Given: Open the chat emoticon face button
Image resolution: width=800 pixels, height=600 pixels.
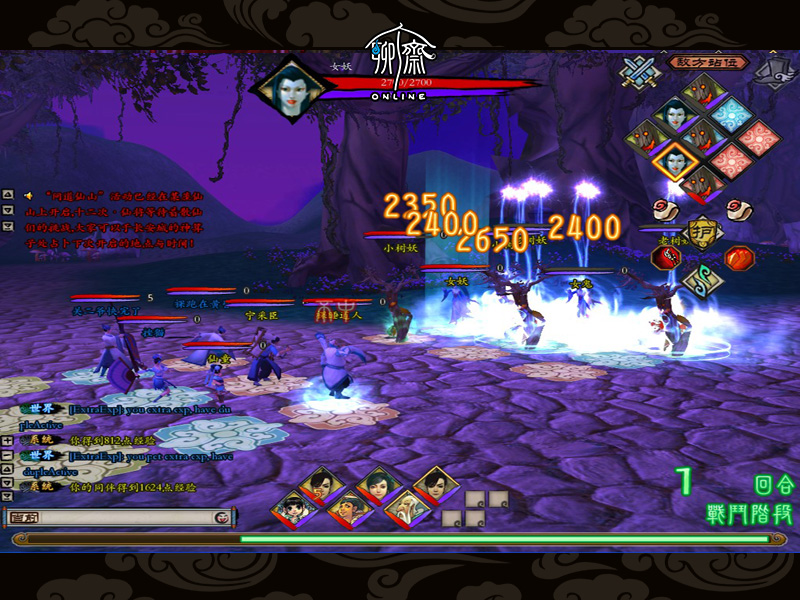Looking at the screenshot, I should (223, 517).
